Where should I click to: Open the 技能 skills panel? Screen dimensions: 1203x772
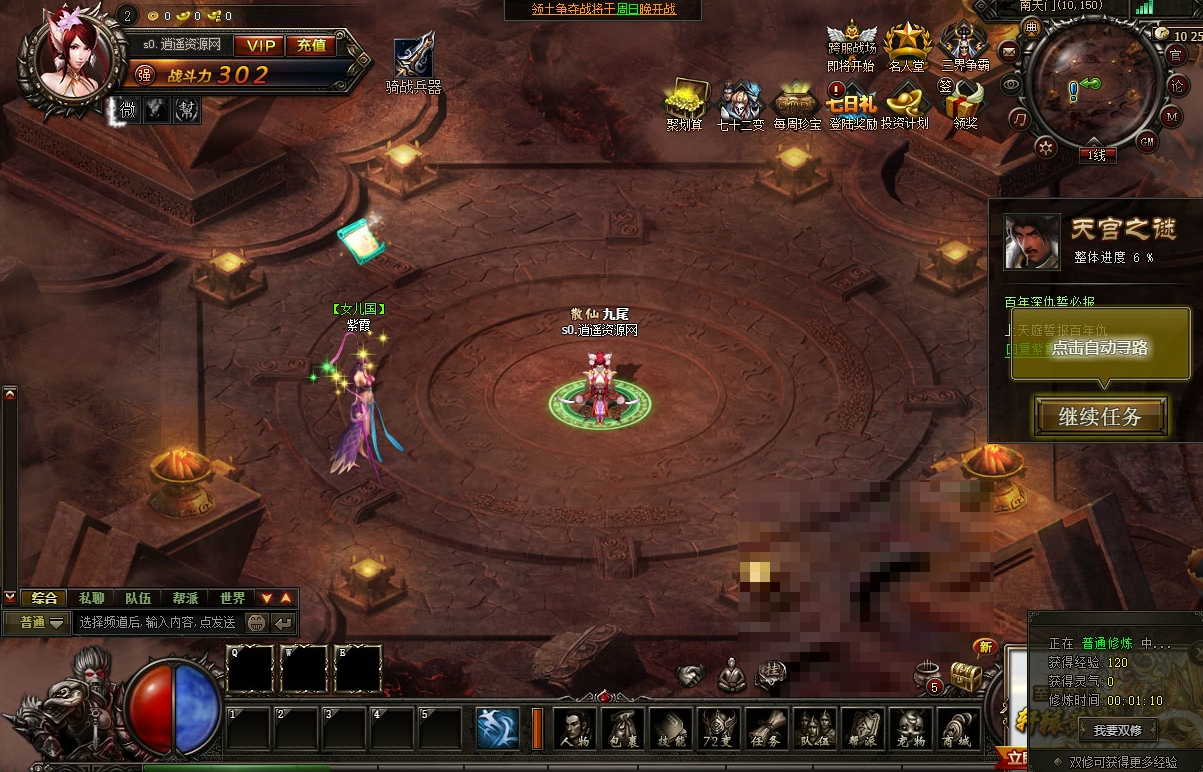[x=671, y=729]
